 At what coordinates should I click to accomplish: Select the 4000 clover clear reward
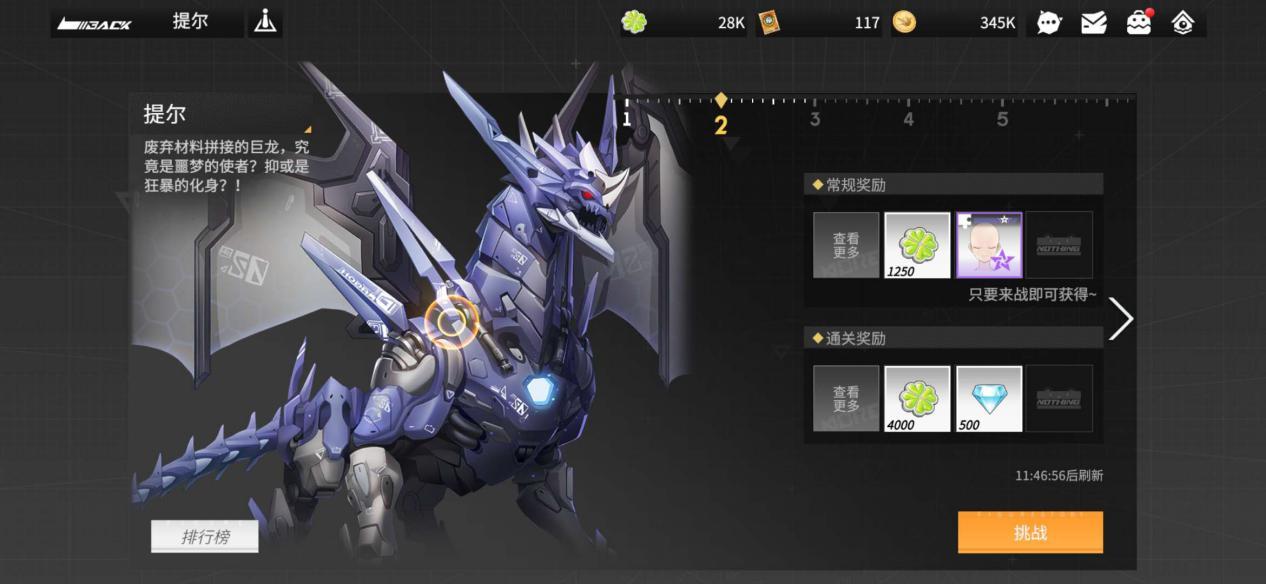917,399
